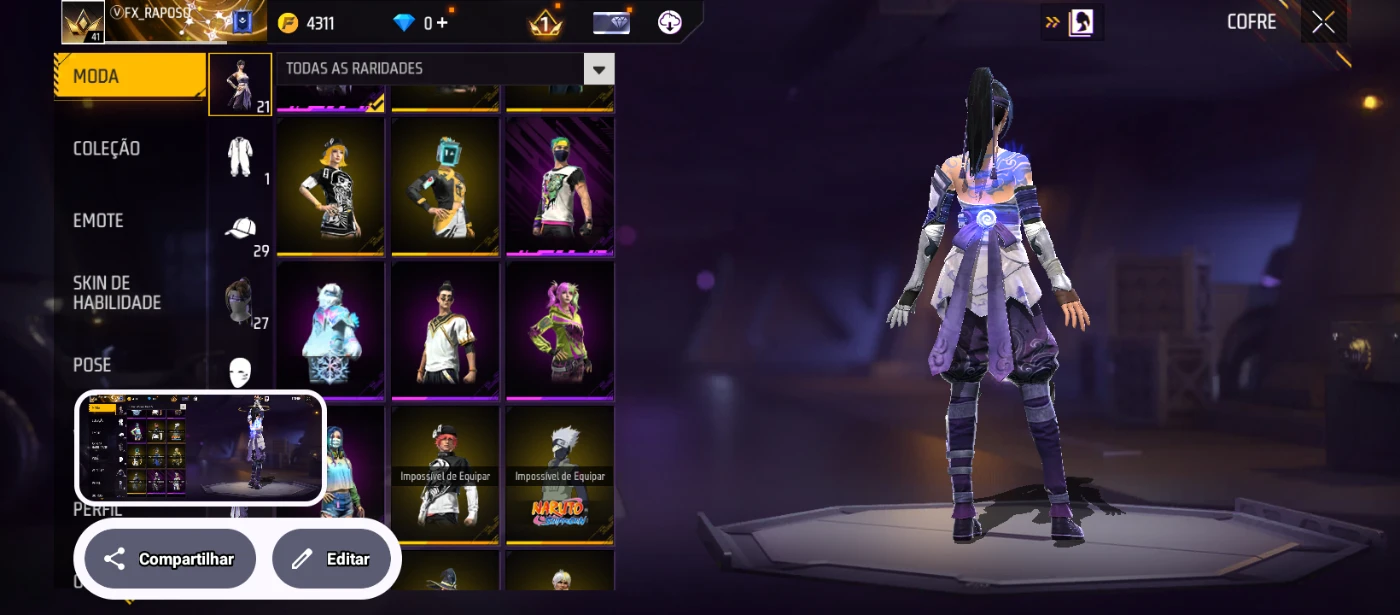Viewport: 1400px width, 615px height.
Task: Close the wardrobe with the X button
Action: [1323, 22]
